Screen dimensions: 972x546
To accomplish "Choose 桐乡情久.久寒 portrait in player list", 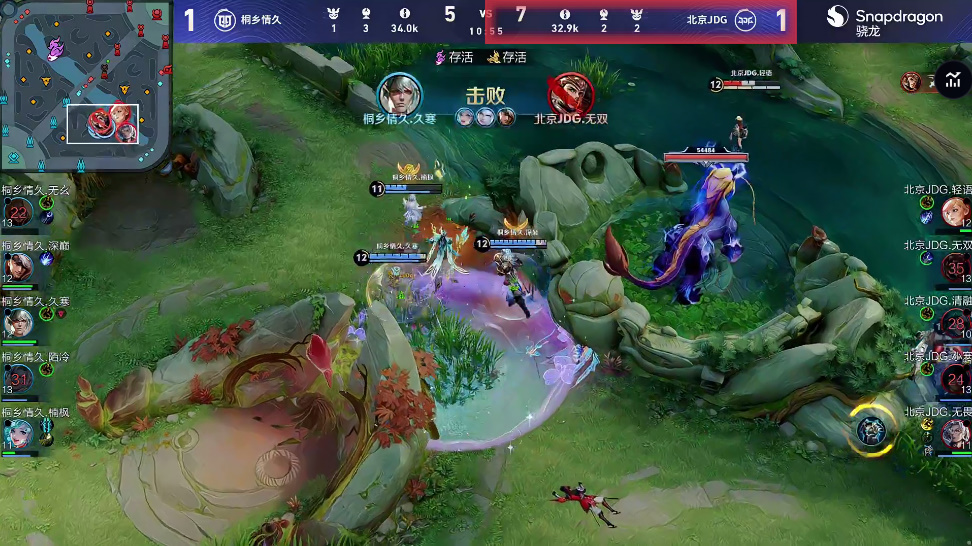I will click(19, 322).
